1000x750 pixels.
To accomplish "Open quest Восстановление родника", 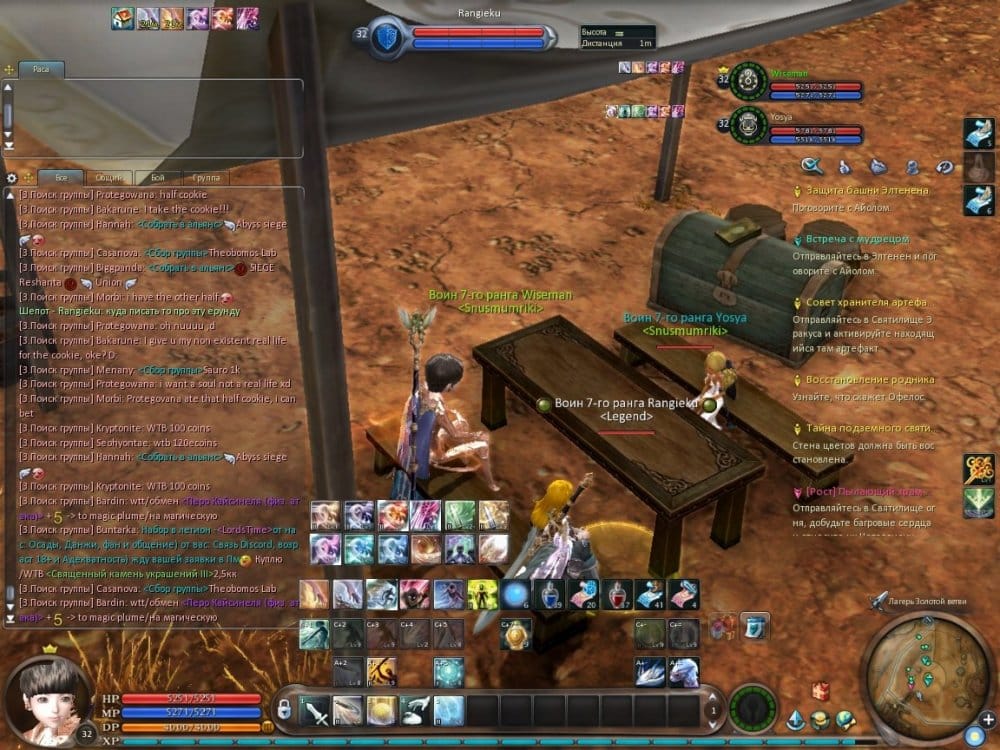I will click(x=869, y=380).
